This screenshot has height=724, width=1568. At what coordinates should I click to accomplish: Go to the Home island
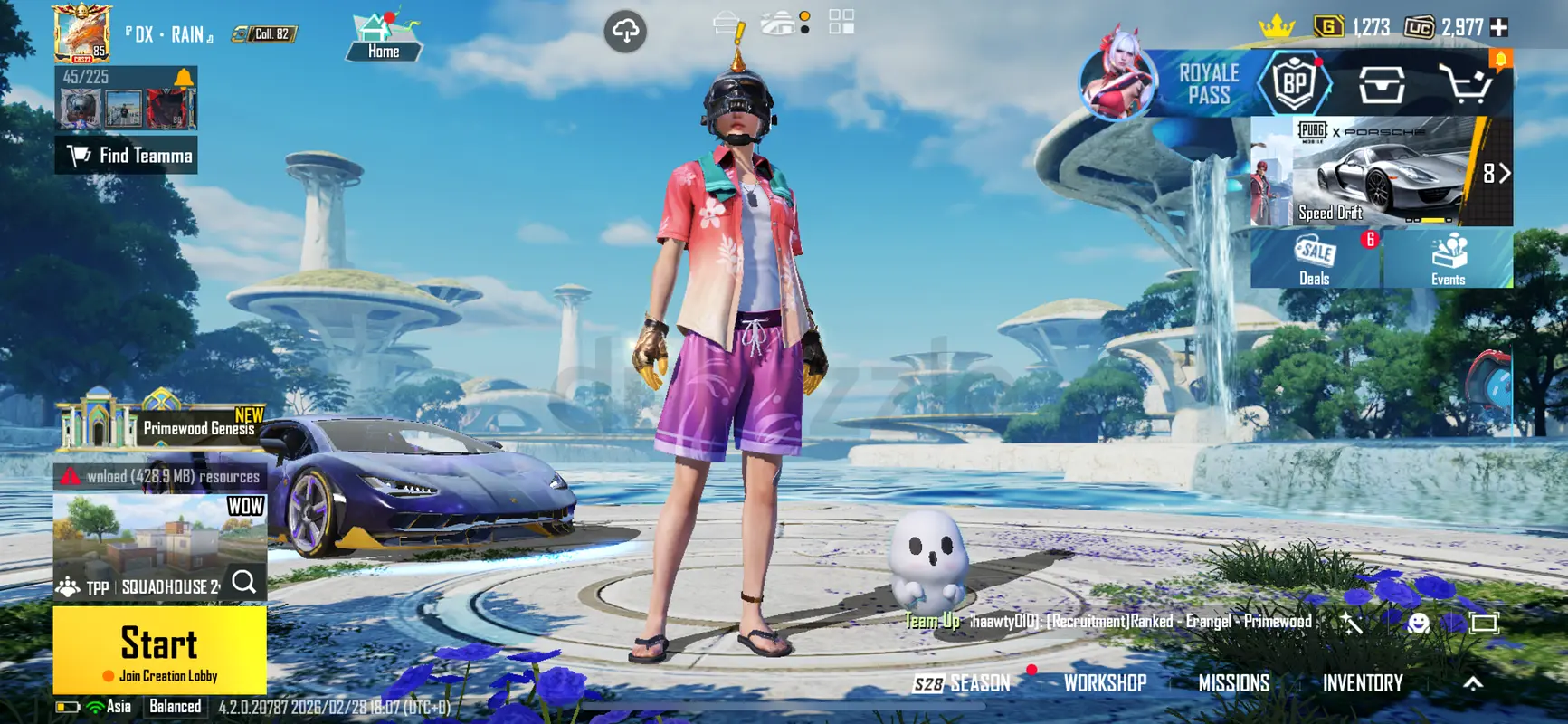click(x=383, y=38)
